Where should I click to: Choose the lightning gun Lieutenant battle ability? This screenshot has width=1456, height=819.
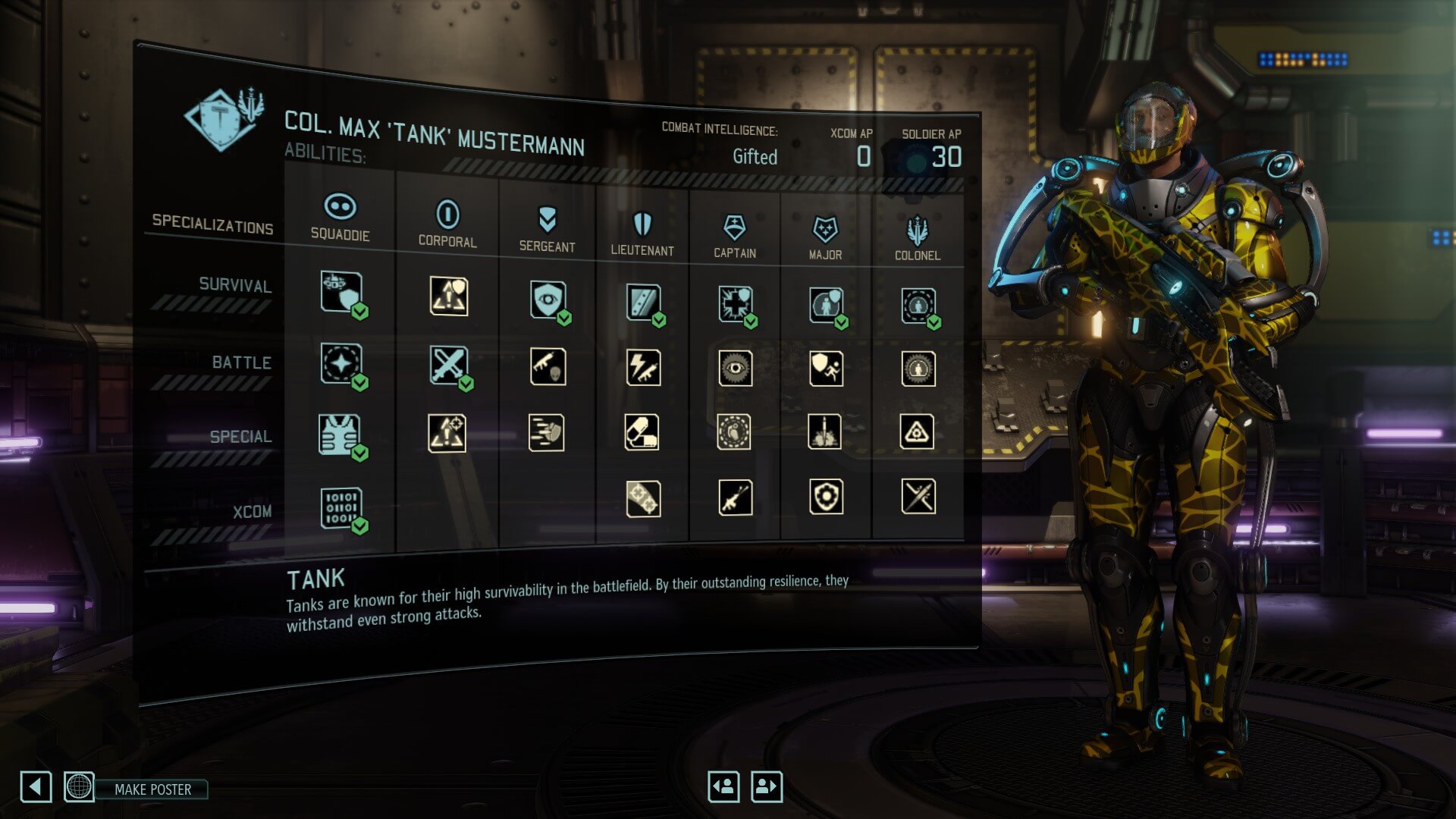click(x=643, y=368)
